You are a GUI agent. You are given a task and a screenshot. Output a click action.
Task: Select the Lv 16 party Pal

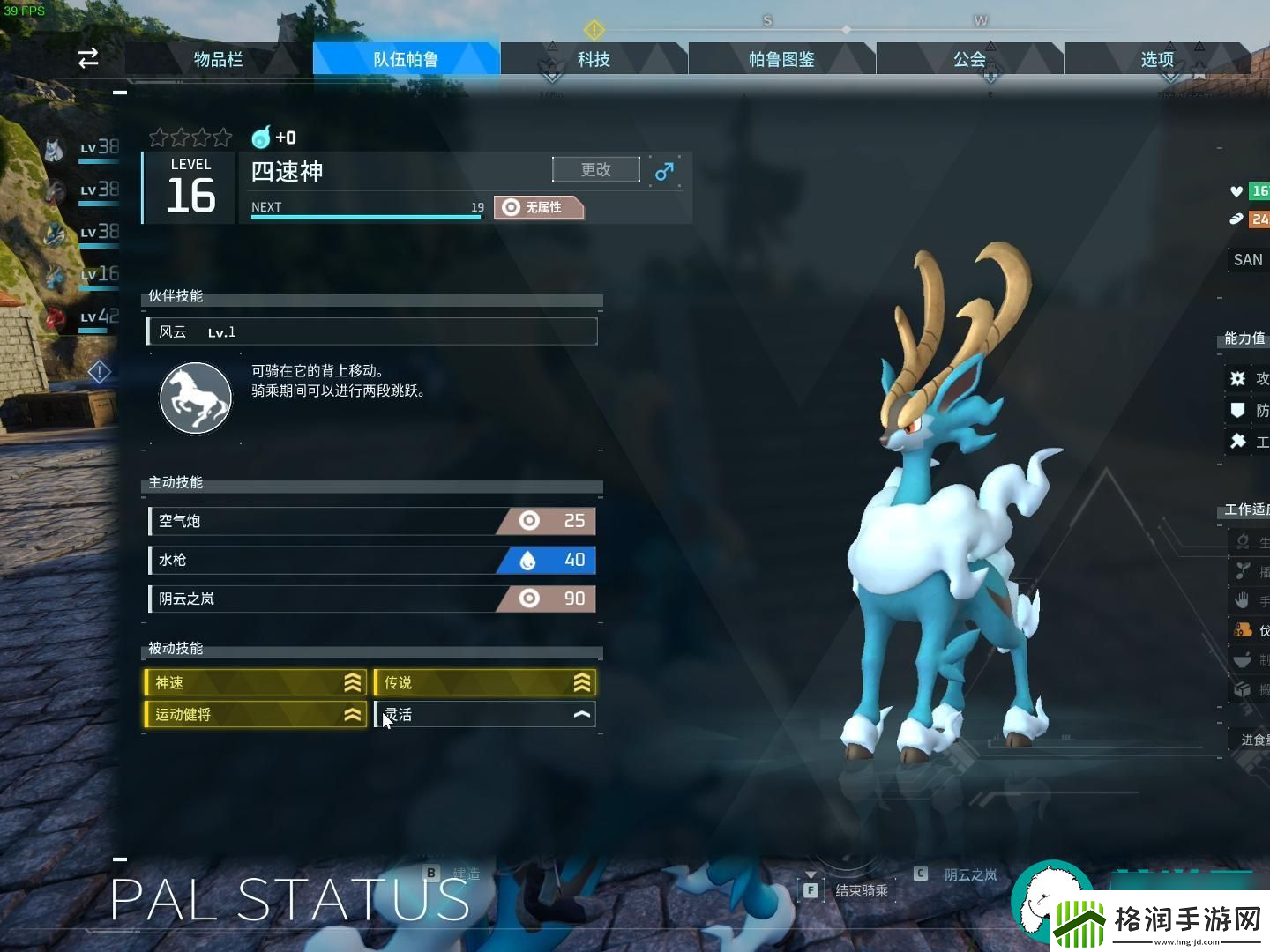point(84,274)
